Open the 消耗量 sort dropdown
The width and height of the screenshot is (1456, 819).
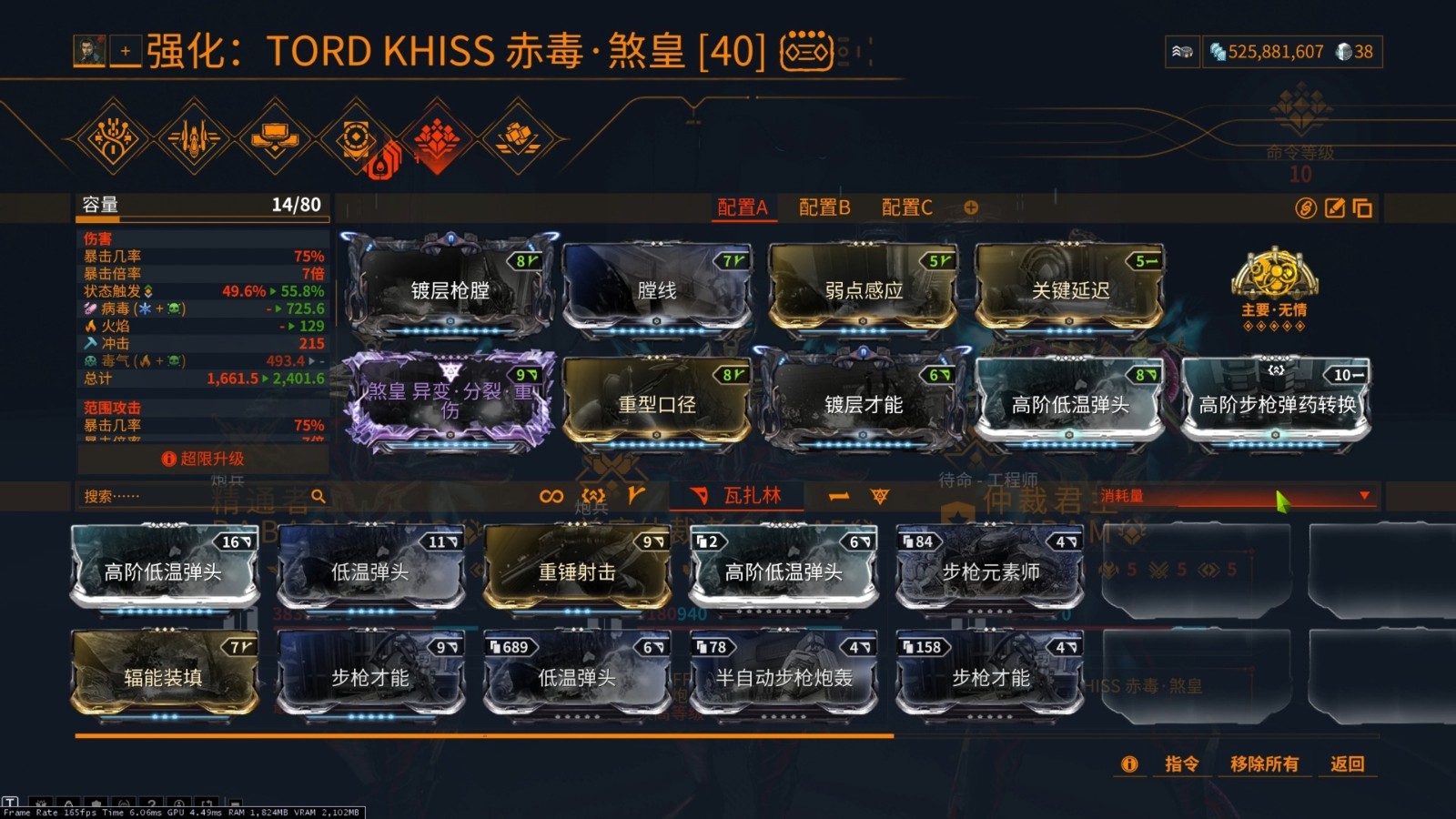1362,494
